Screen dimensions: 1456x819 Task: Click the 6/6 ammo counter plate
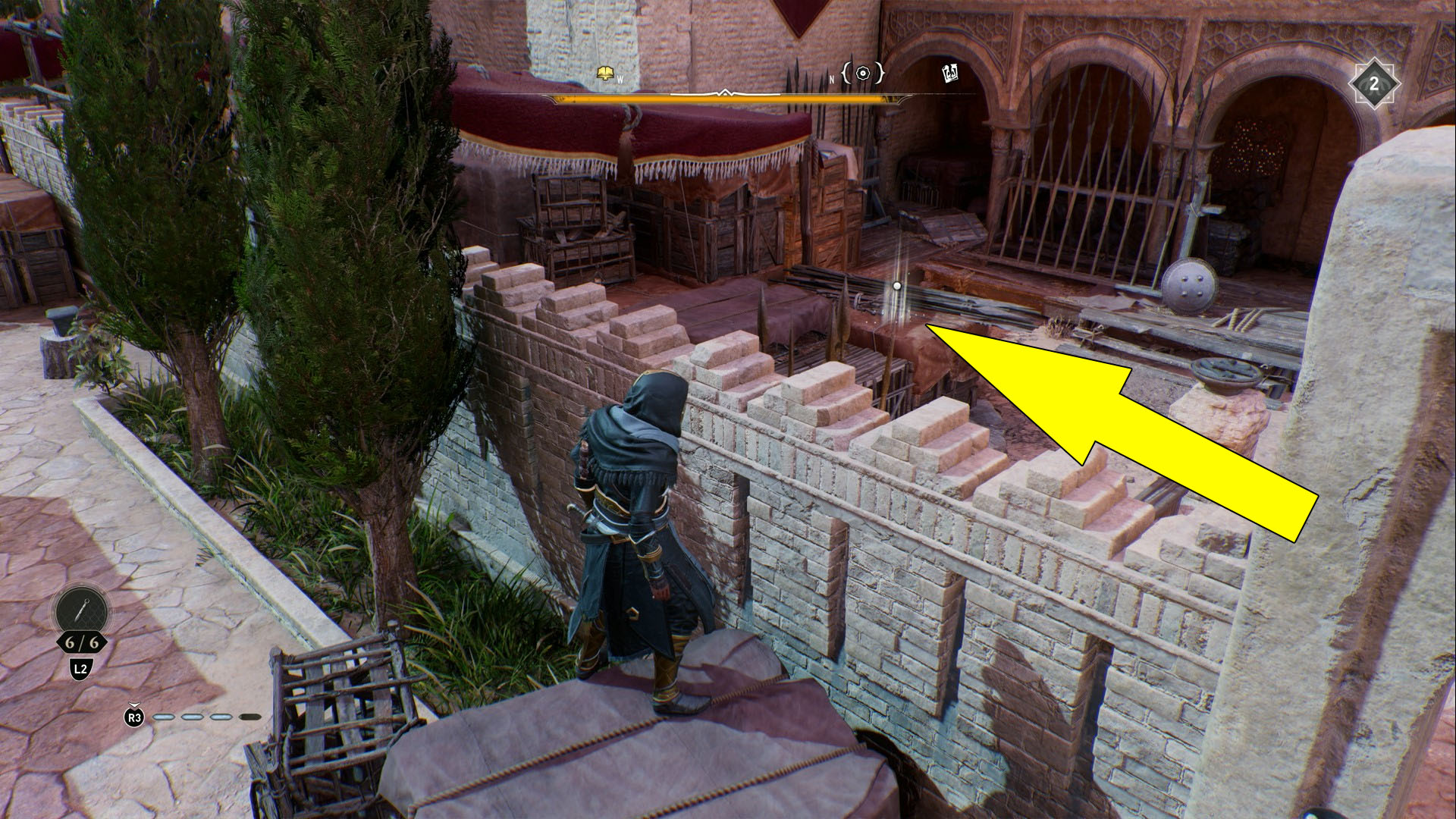click(x=82, y=642)
